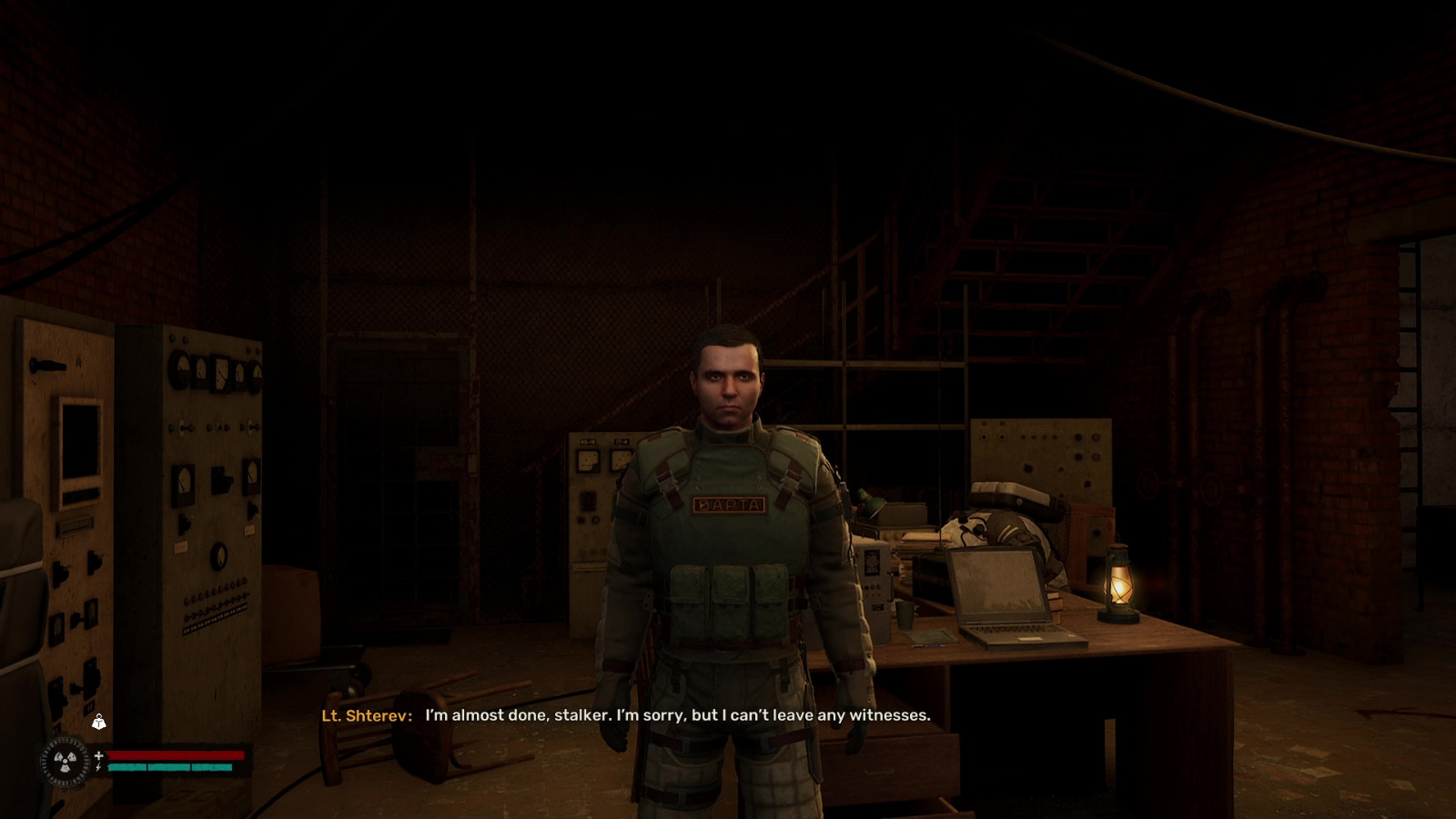Click the stamina lightning bolt icon
The image size is (1456, 819).
96,767
